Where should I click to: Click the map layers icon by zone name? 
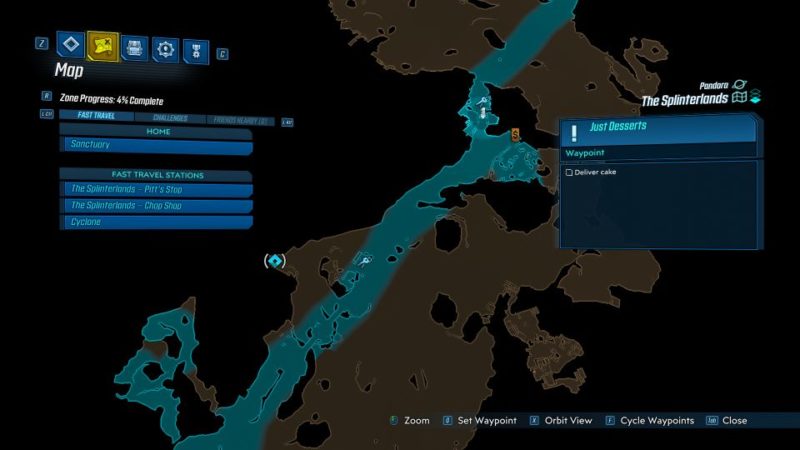[756, 96]
